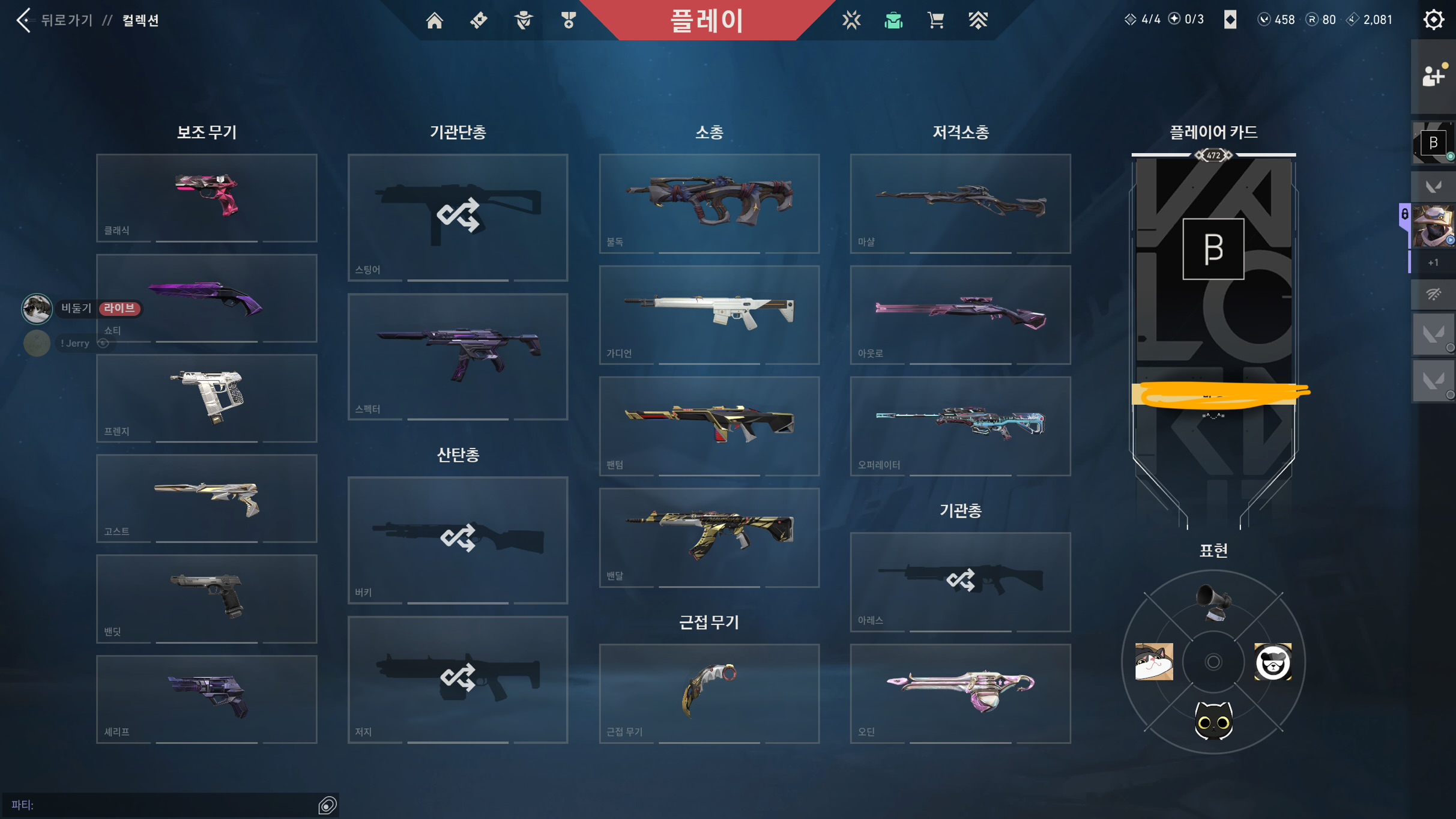Open the 버키 shotgun slot

point(458,540)
